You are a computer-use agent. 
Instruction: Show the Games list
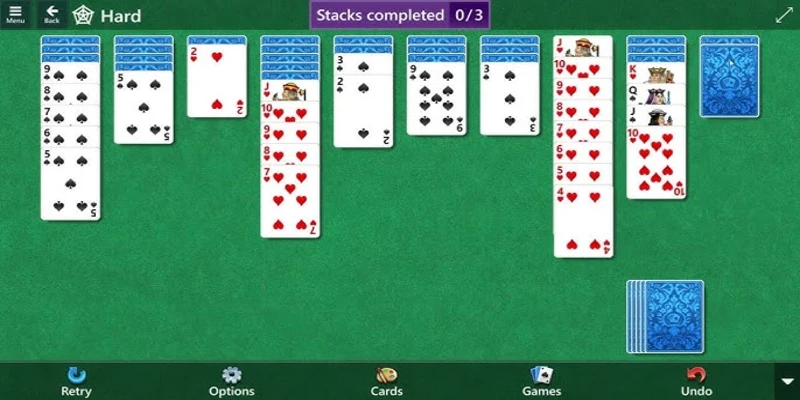[541, 380]
